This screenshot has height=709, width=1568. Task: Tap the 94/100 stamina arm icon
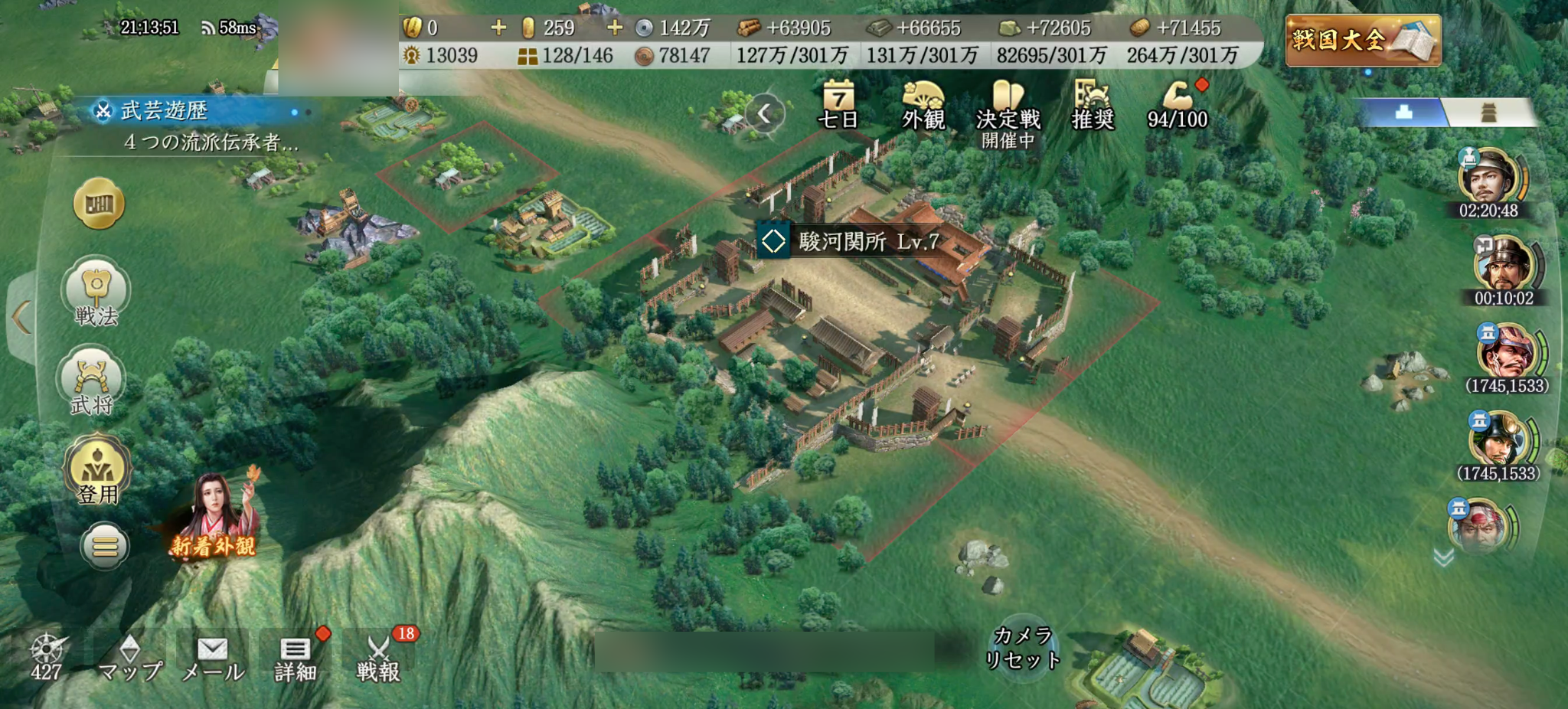click(x=1178, y=105)
